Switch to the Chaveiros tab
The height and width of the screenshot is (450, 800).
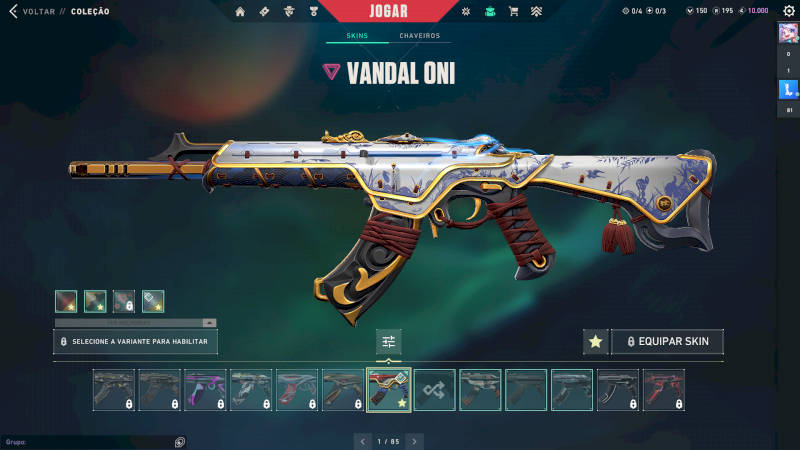419,36
